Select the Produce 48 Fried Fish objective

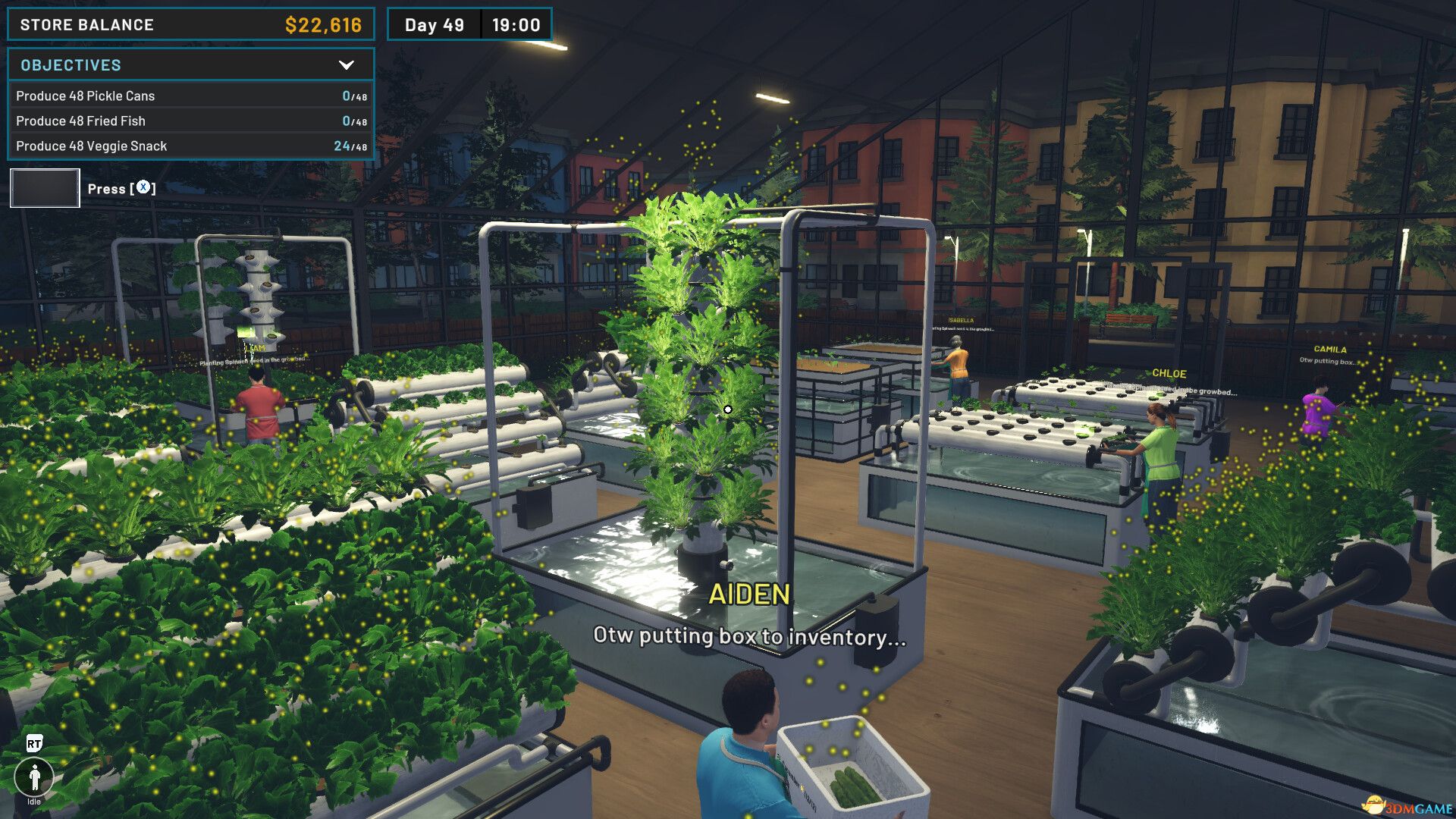pos(80,121)
